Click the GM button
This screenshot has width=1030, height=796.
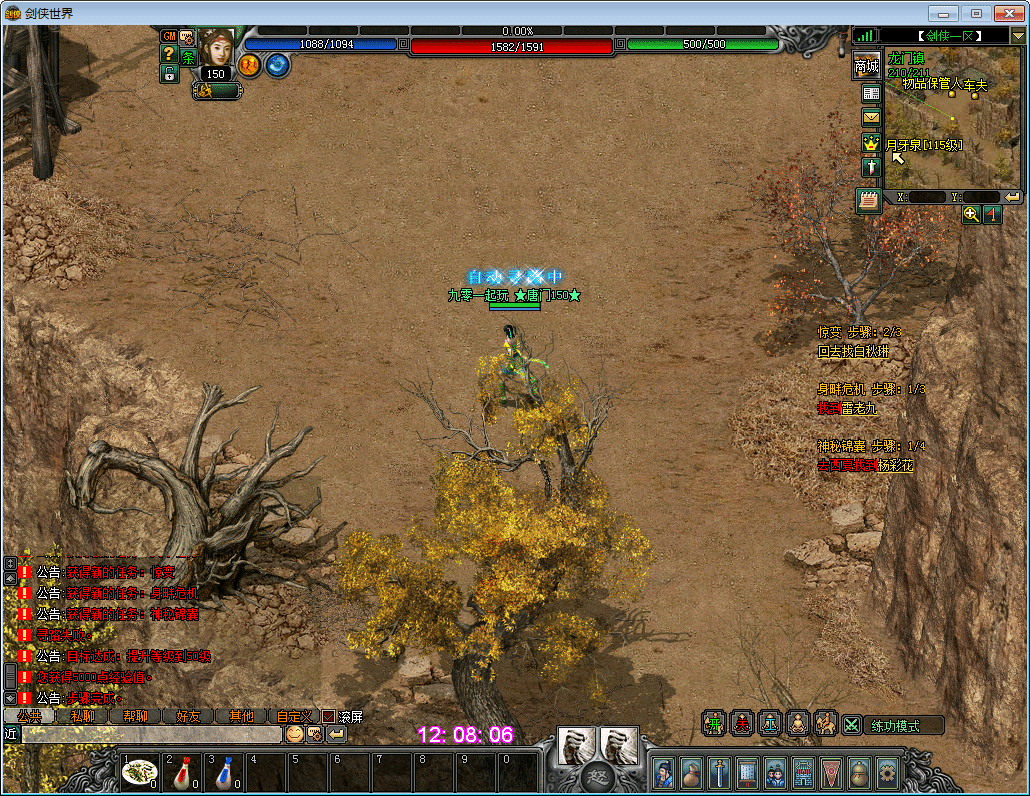(169, 36)
